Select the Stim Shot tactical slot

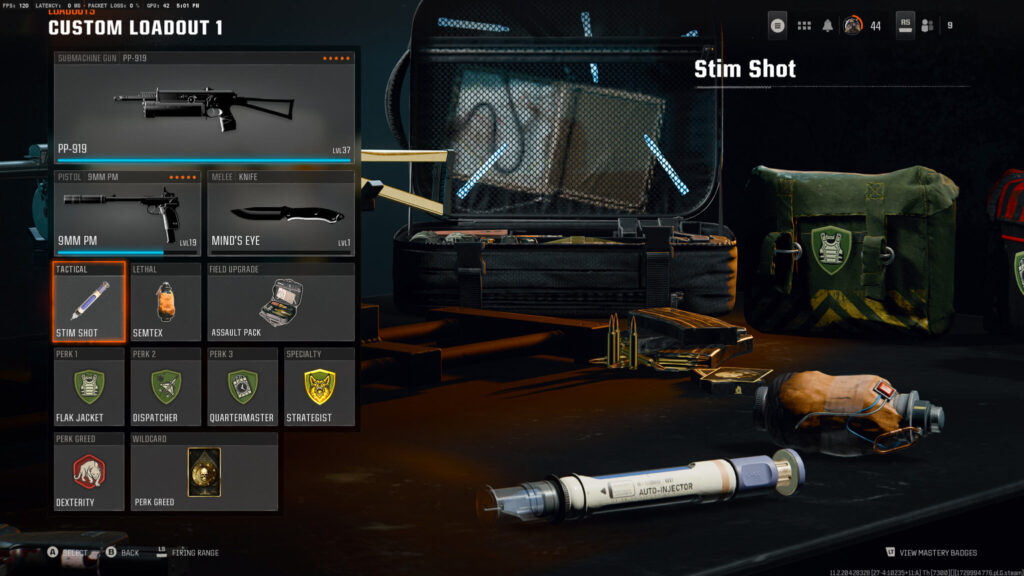coord(89,302)
